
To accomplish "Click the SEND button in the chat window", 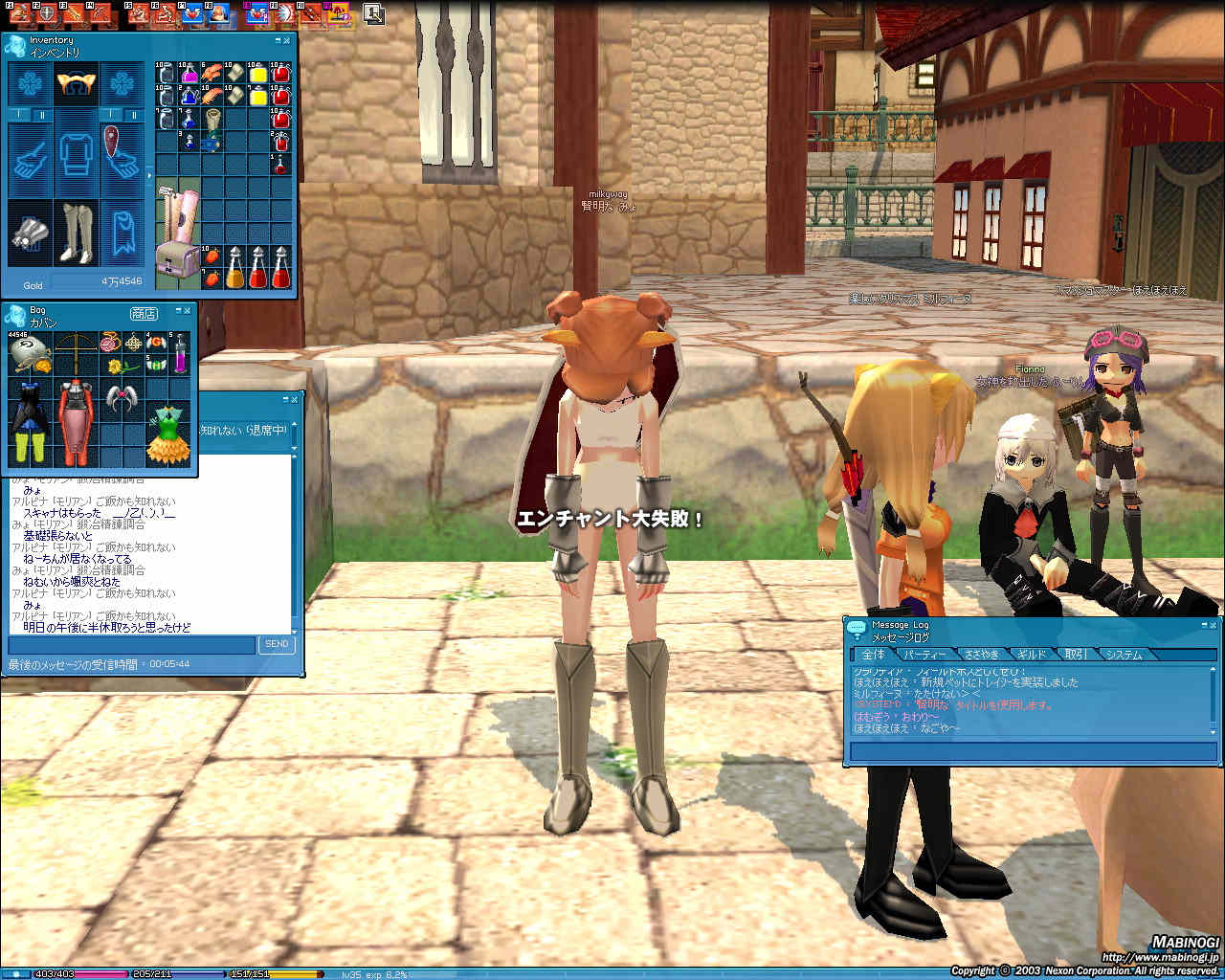I will coord(277,644).
